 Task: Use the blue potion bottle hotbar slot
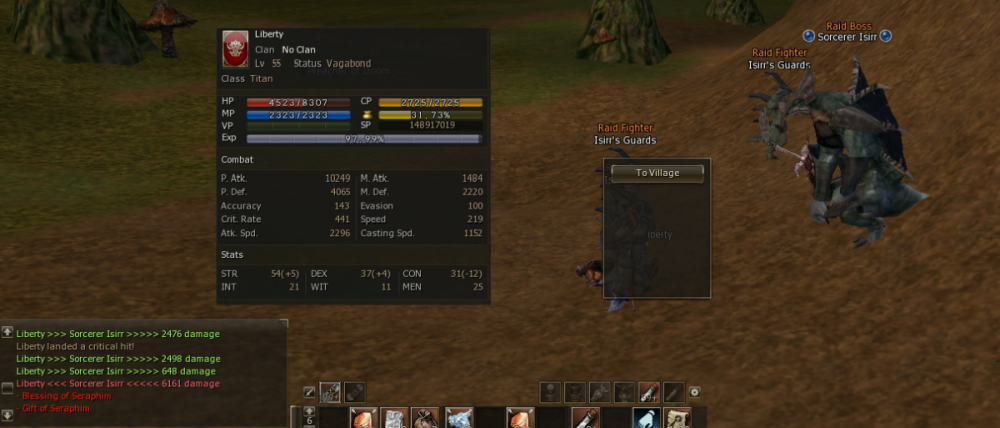(645, 417)
